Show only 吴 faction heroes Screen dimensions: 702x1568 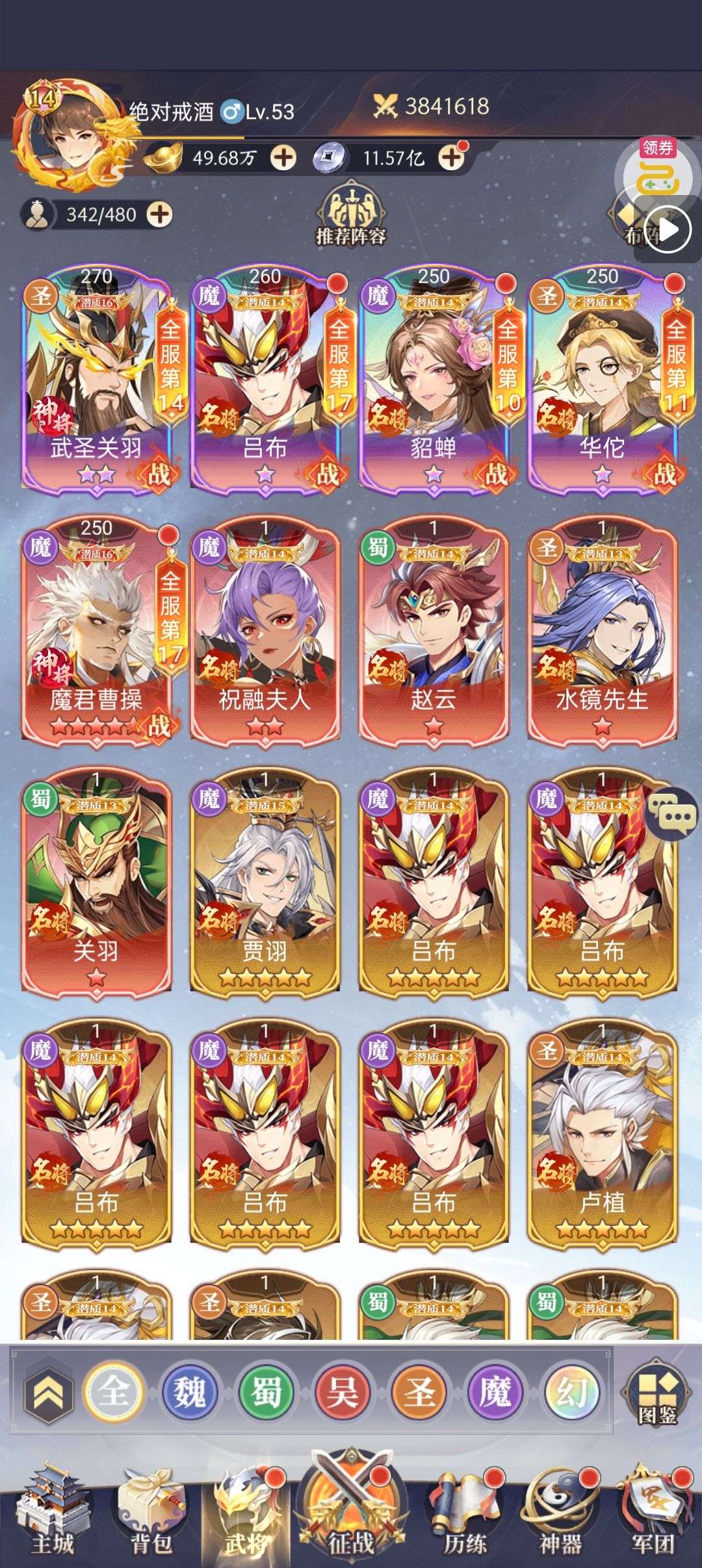click(x=342, y=1392)
